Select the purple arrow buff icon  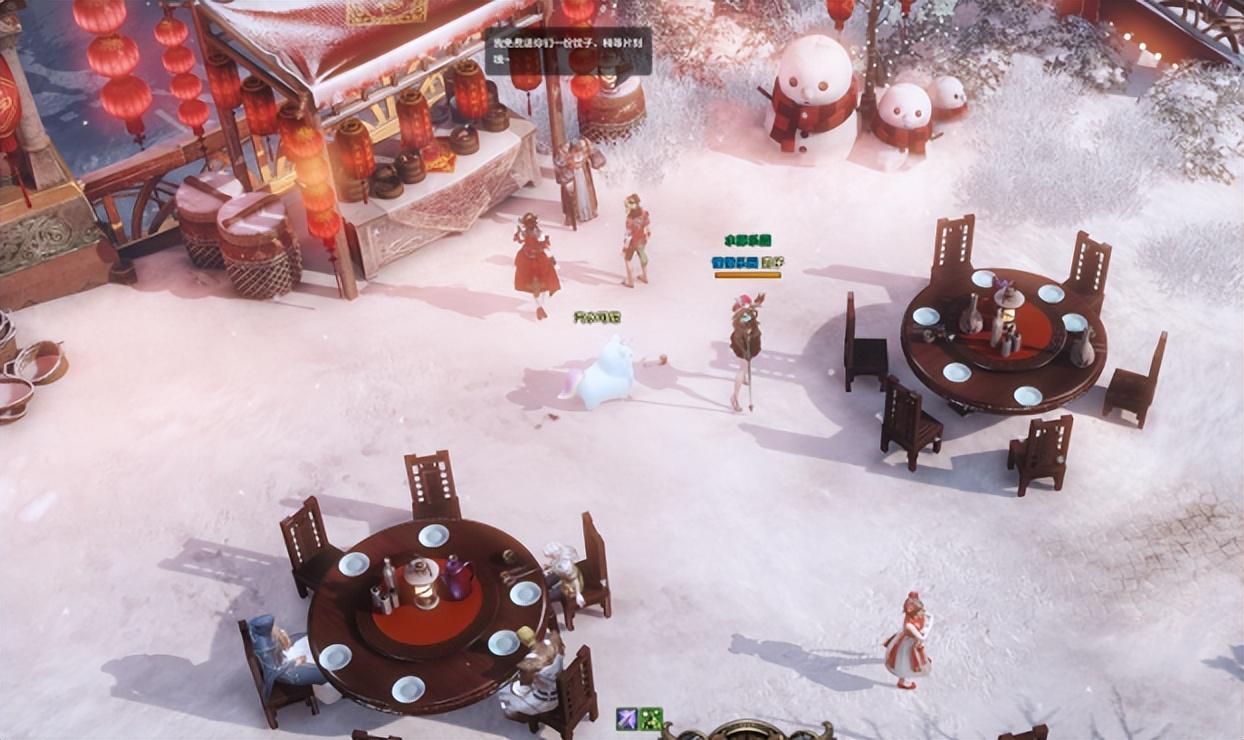[x=627, y=718]
